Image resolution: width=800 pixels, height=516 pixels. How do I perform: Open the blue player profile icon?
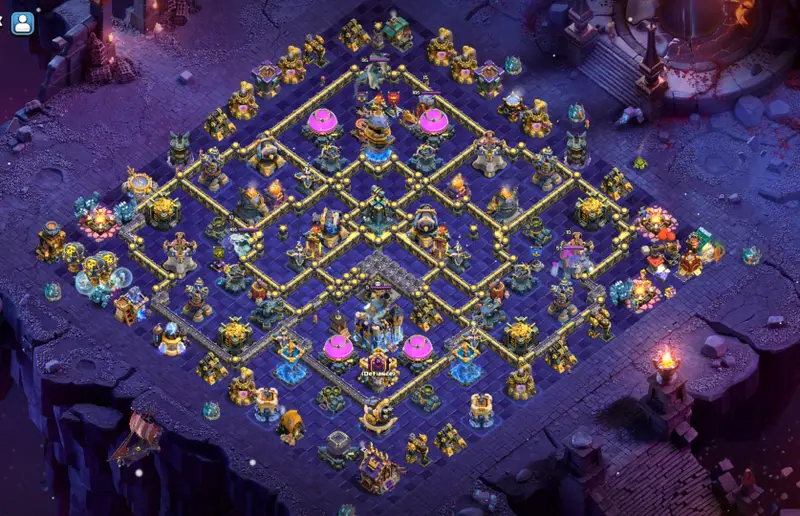(x=22, y=23)
